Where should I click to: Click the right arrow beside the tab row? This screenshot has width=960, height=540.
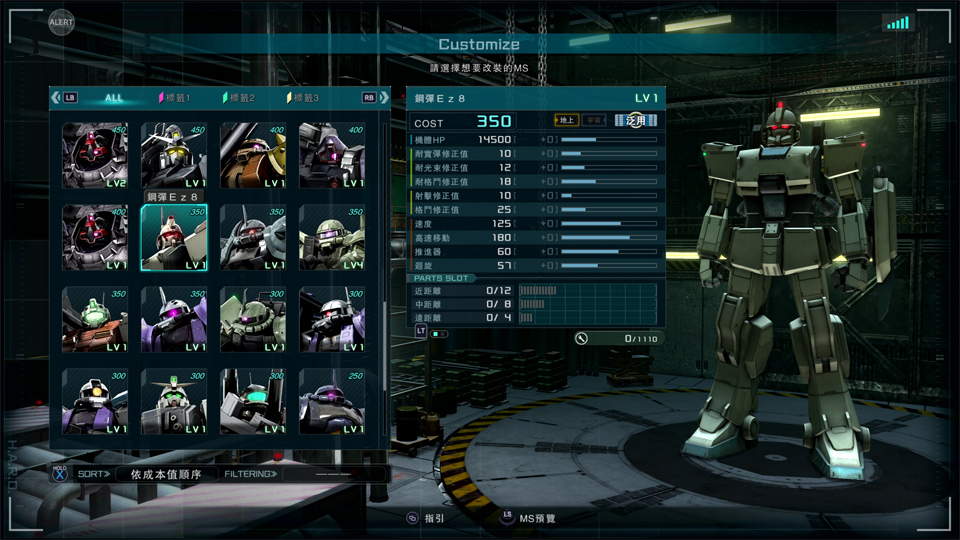tap(385, 98)
